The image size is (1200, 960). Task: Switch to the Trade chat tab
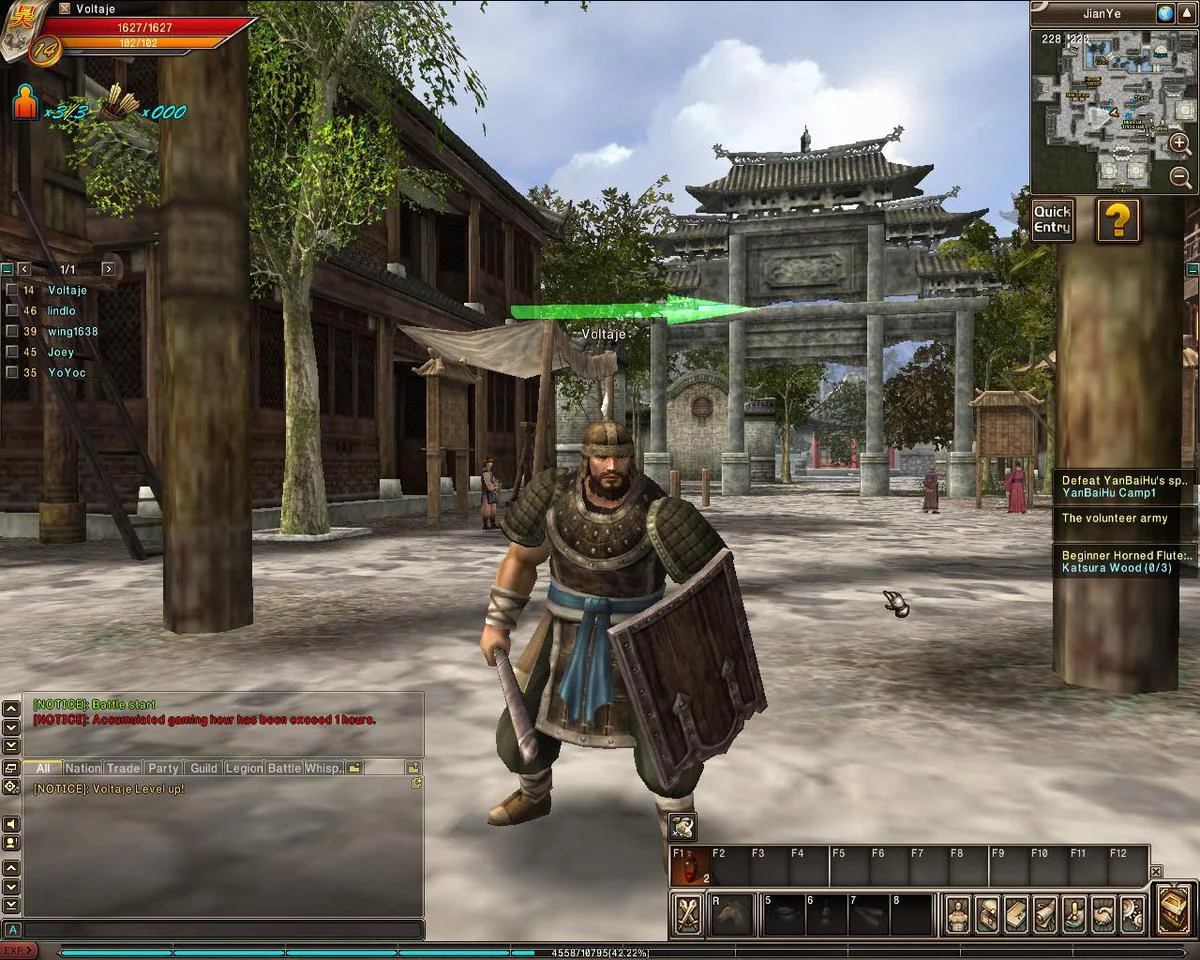point(123,768)
